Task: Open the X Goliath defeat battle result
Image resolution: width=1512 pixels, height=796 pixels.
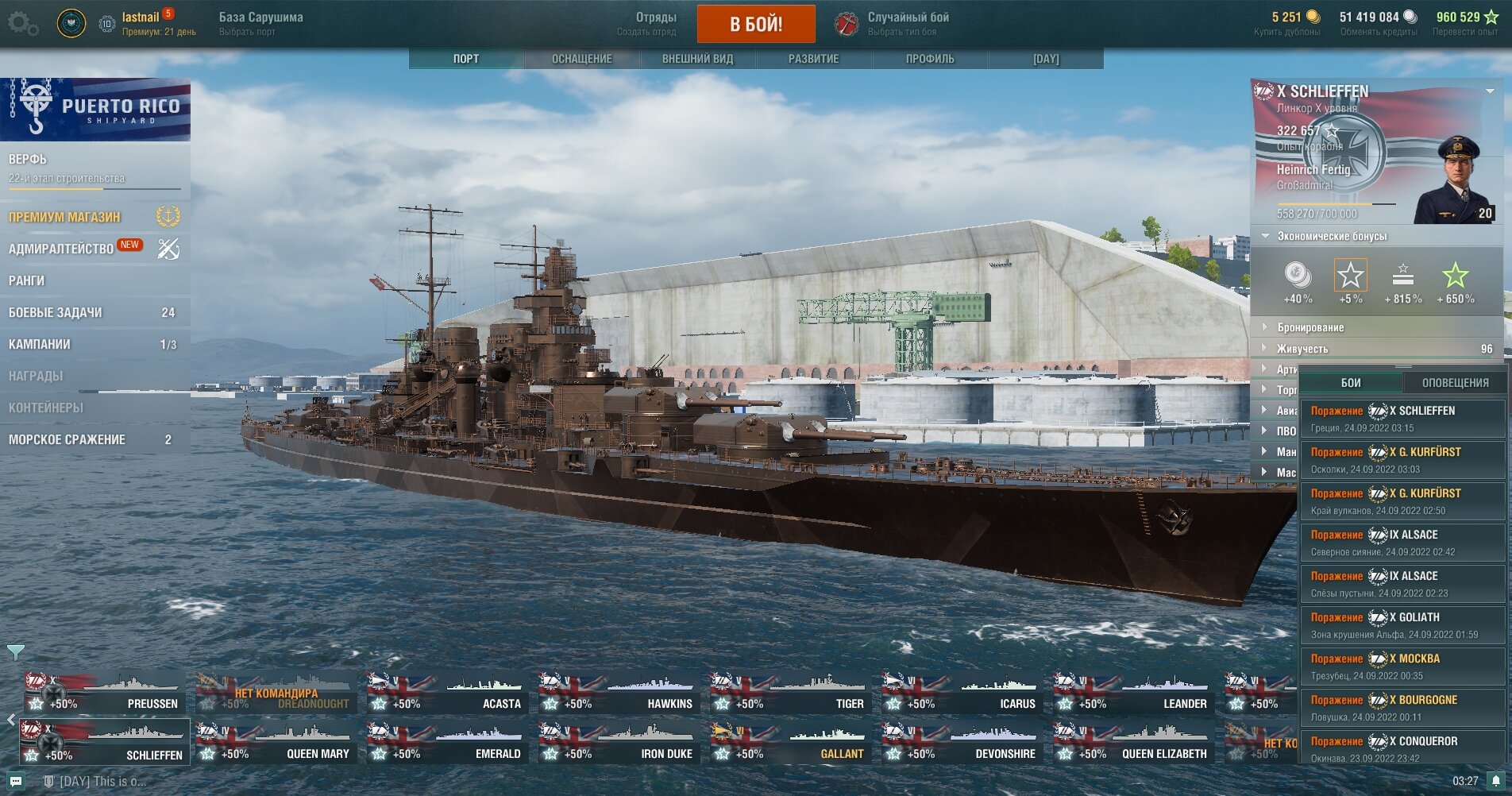Action: click(1402, 624)
